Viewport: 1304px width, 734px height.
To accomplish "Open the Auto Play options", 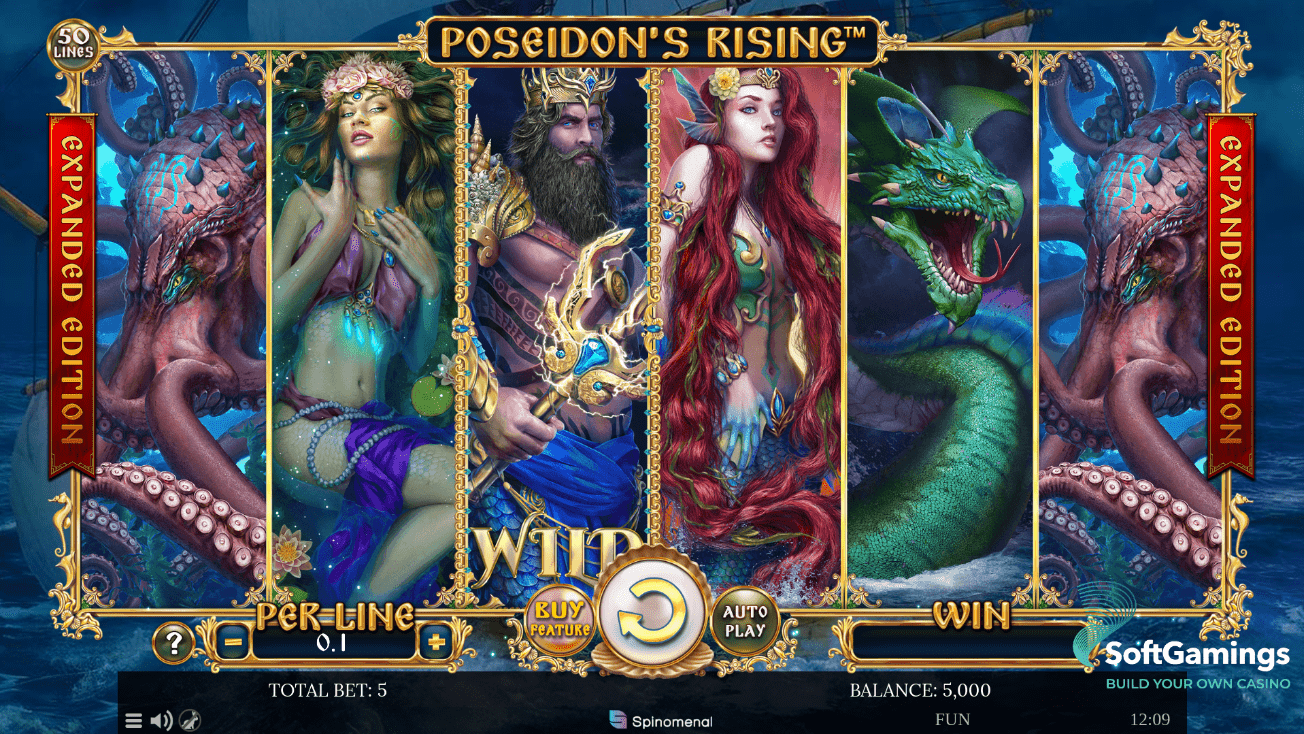I will 744,620.
